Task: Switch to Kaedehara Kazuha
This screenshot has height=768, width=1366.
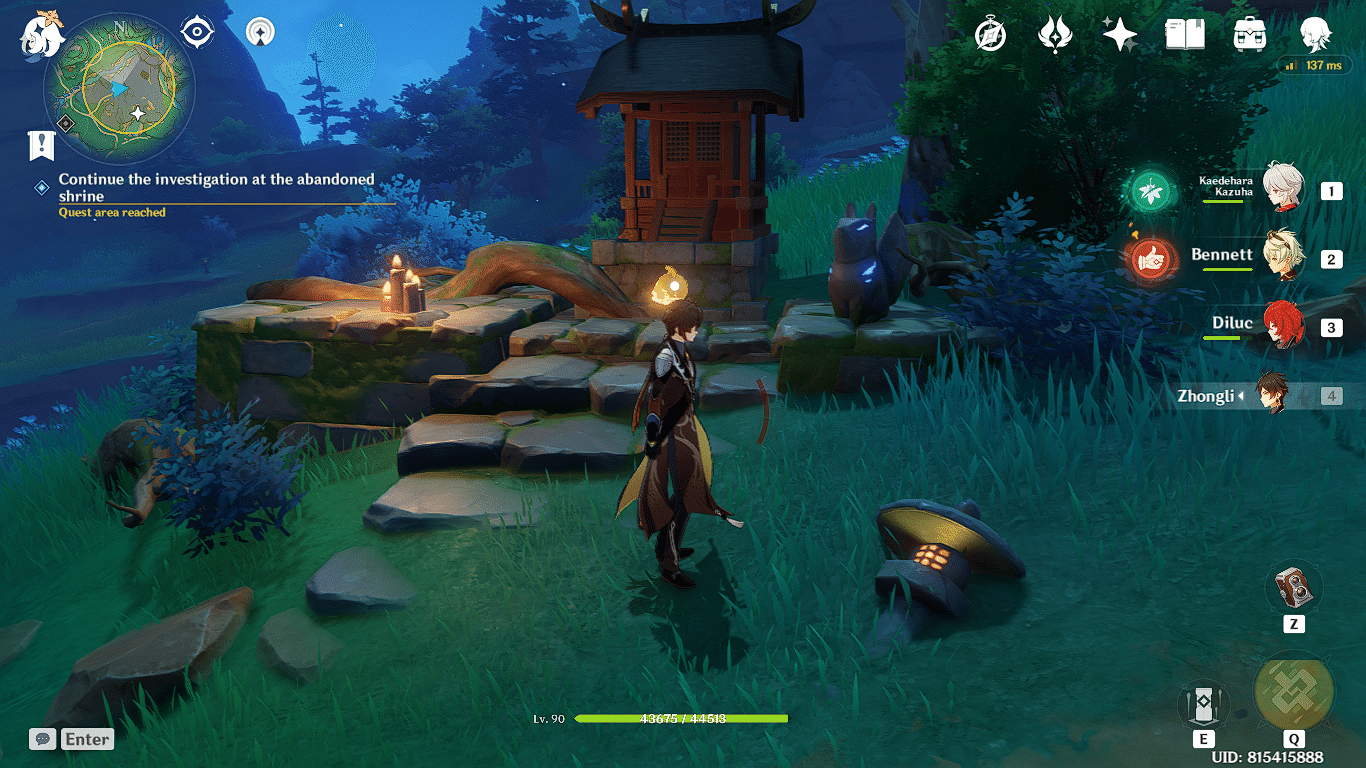Action: coord(1281,189)
